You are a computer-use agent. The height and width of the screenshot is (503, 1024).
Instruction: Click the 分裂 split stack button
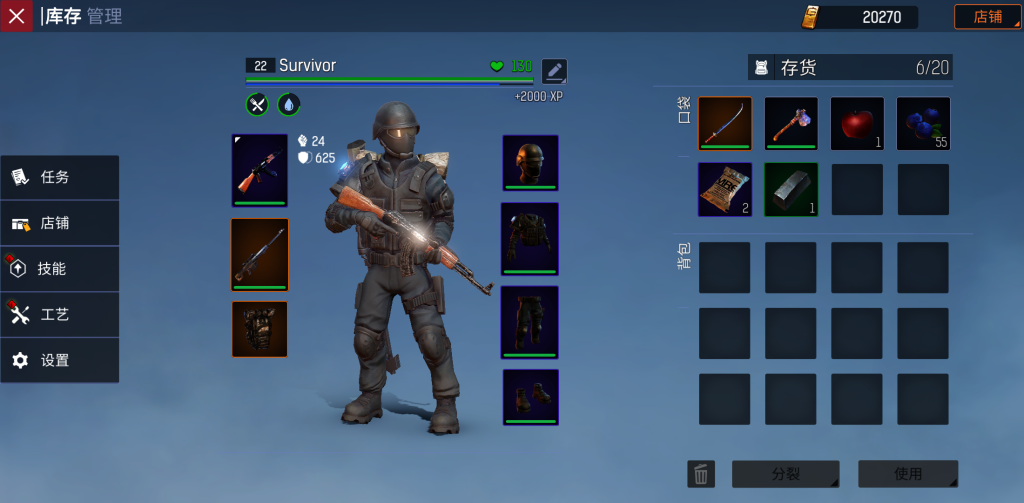785,474
